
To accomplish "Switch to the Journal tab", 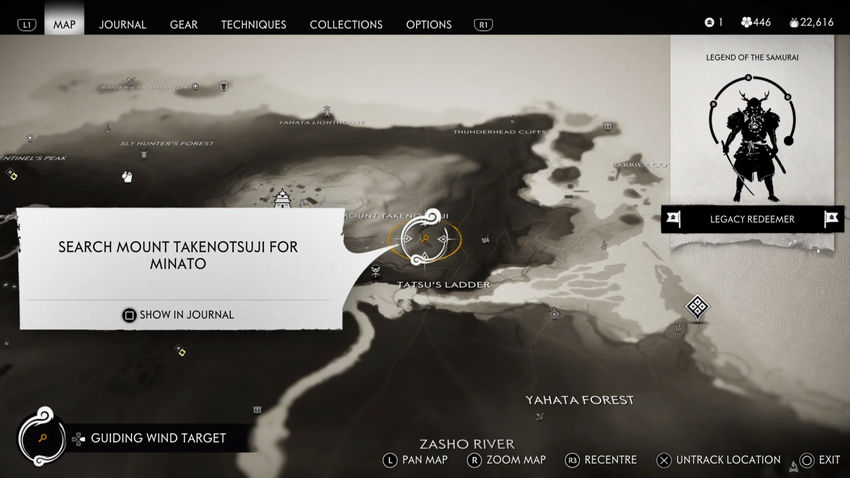I will click(x=123, y=24).
